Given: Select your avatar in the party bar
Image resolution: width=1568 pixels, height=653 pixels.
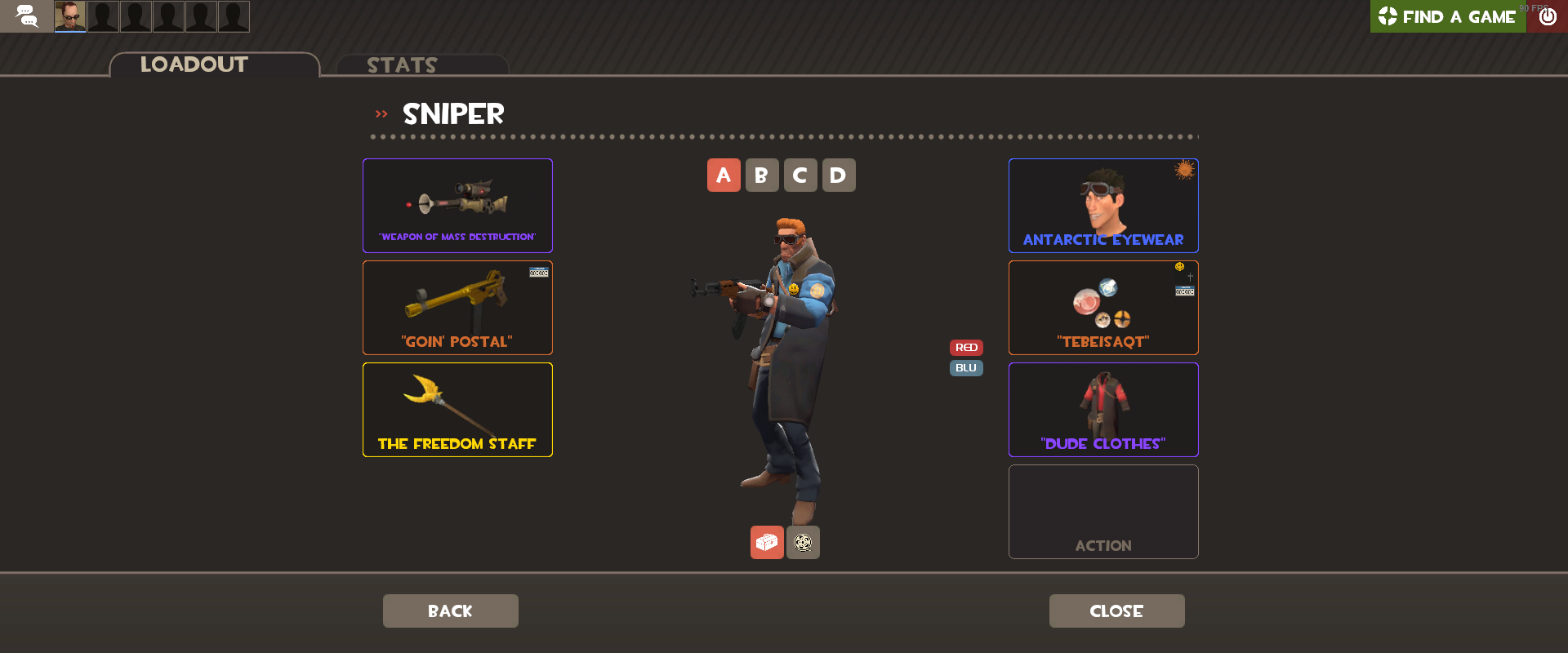Looking at the screenshot, I should point(69,16).
